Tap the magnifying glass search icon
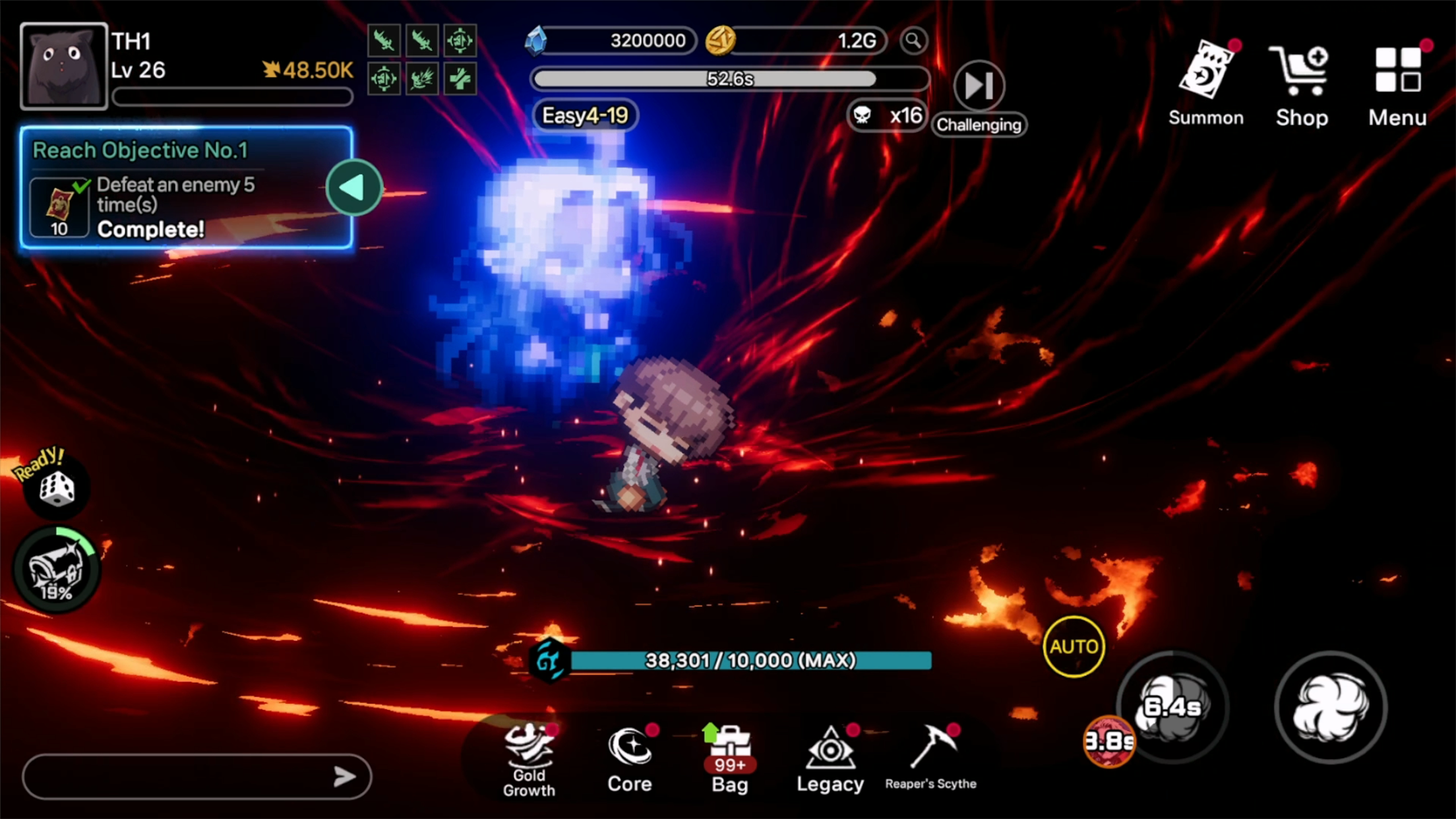The width and height of the screenshot is (1456, 819). pyautogui.click(x=913, y=41)
